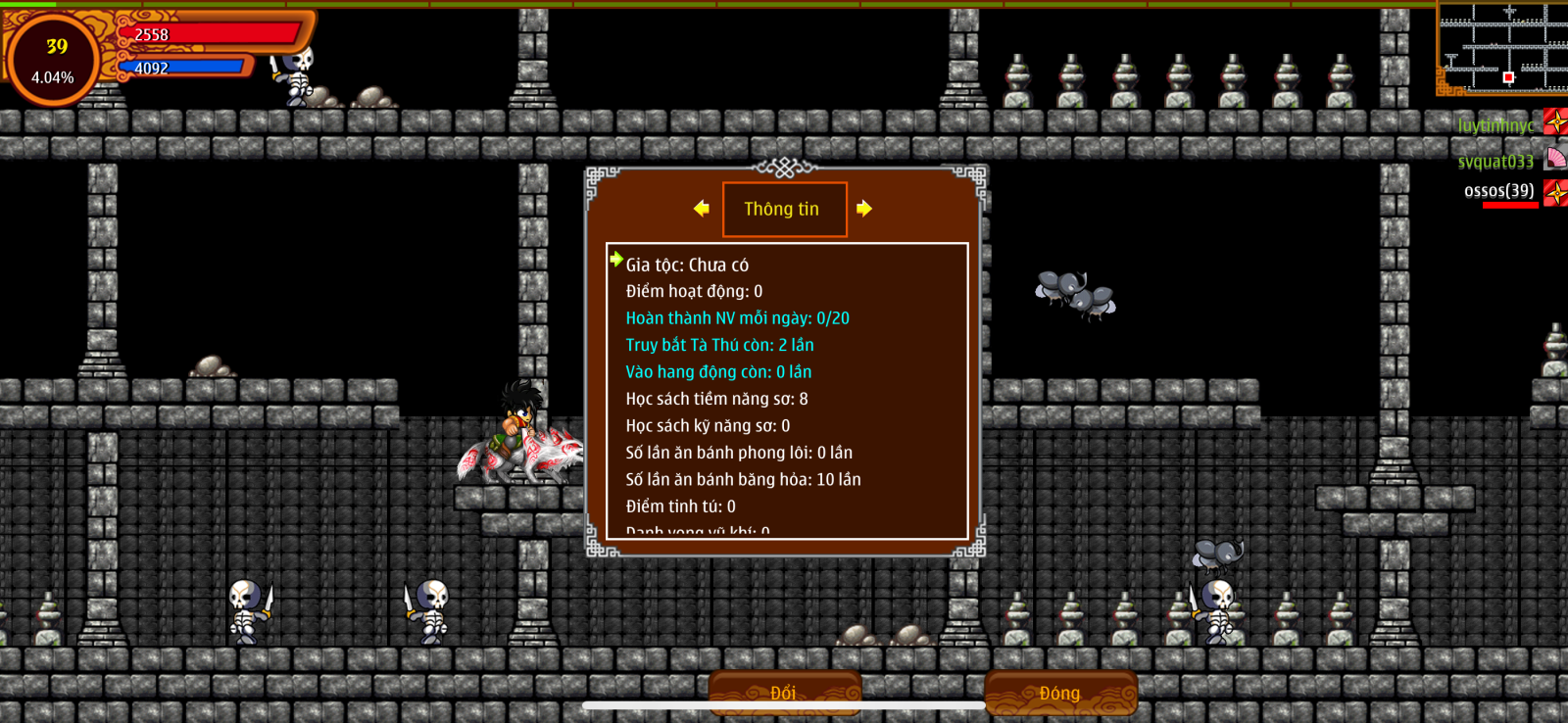Switch to the next tab with right arrow
The width and height of the screenshot is (1568, 723).
point(863,209)
